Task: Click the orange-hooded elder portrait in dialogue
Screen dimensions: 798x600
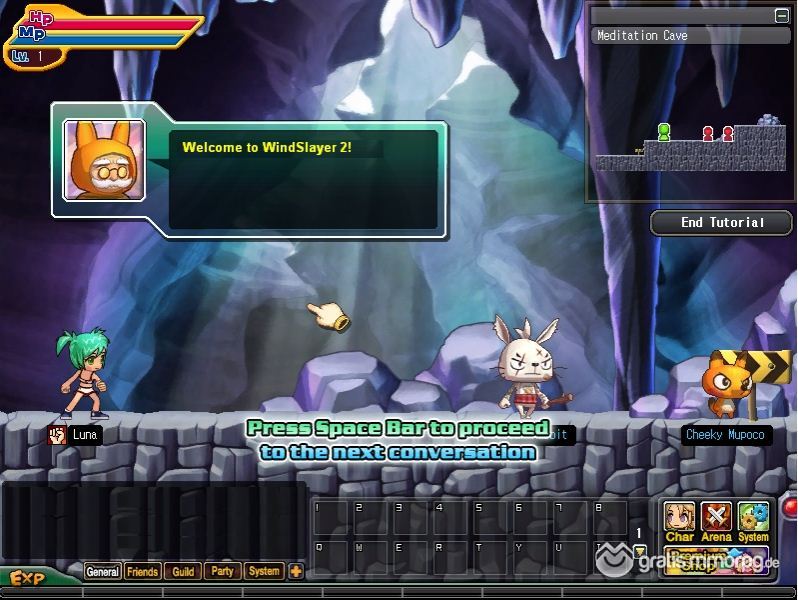Action: [104, 160]
